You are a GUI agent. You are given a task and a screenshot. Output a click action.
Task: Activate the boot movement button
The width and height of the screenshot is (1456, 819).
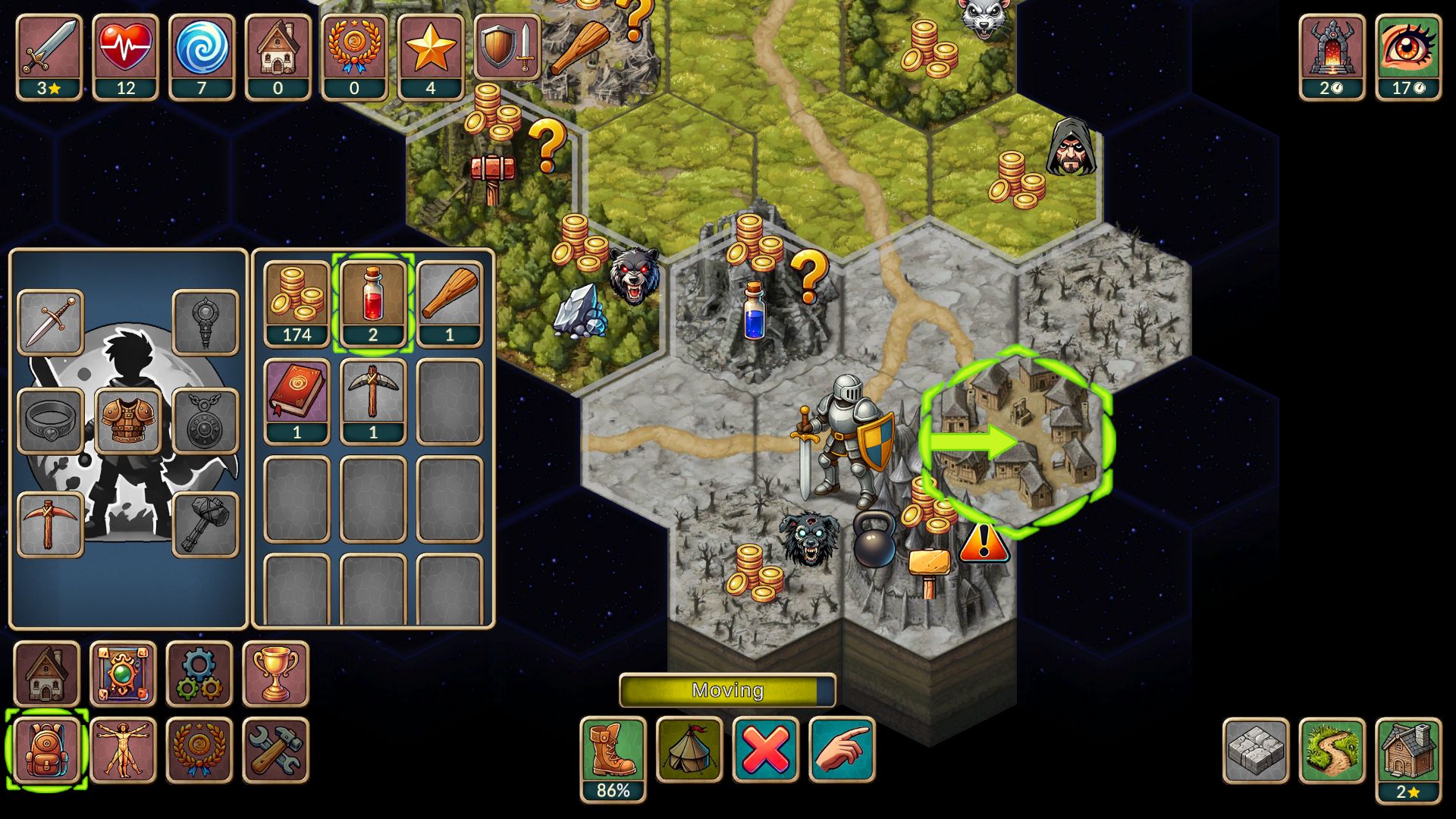tap(613, 750)
